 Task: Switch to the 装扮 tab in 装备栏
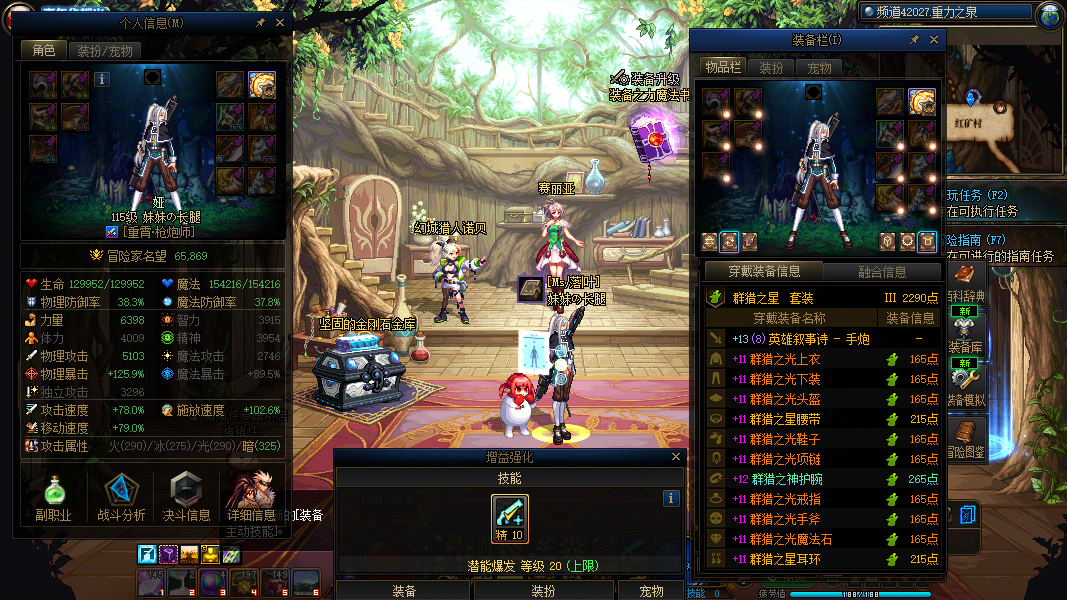coord(771,68)
